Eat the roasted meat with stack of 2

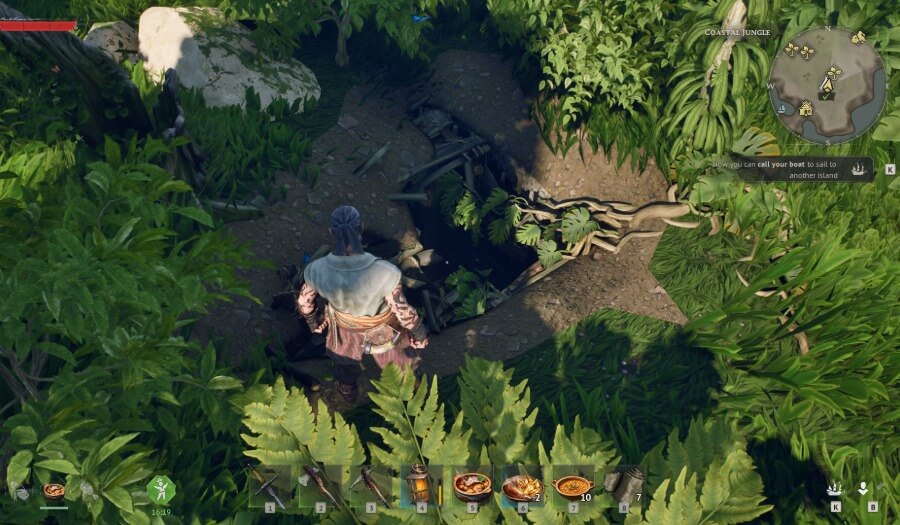click(x=522, y=487)
